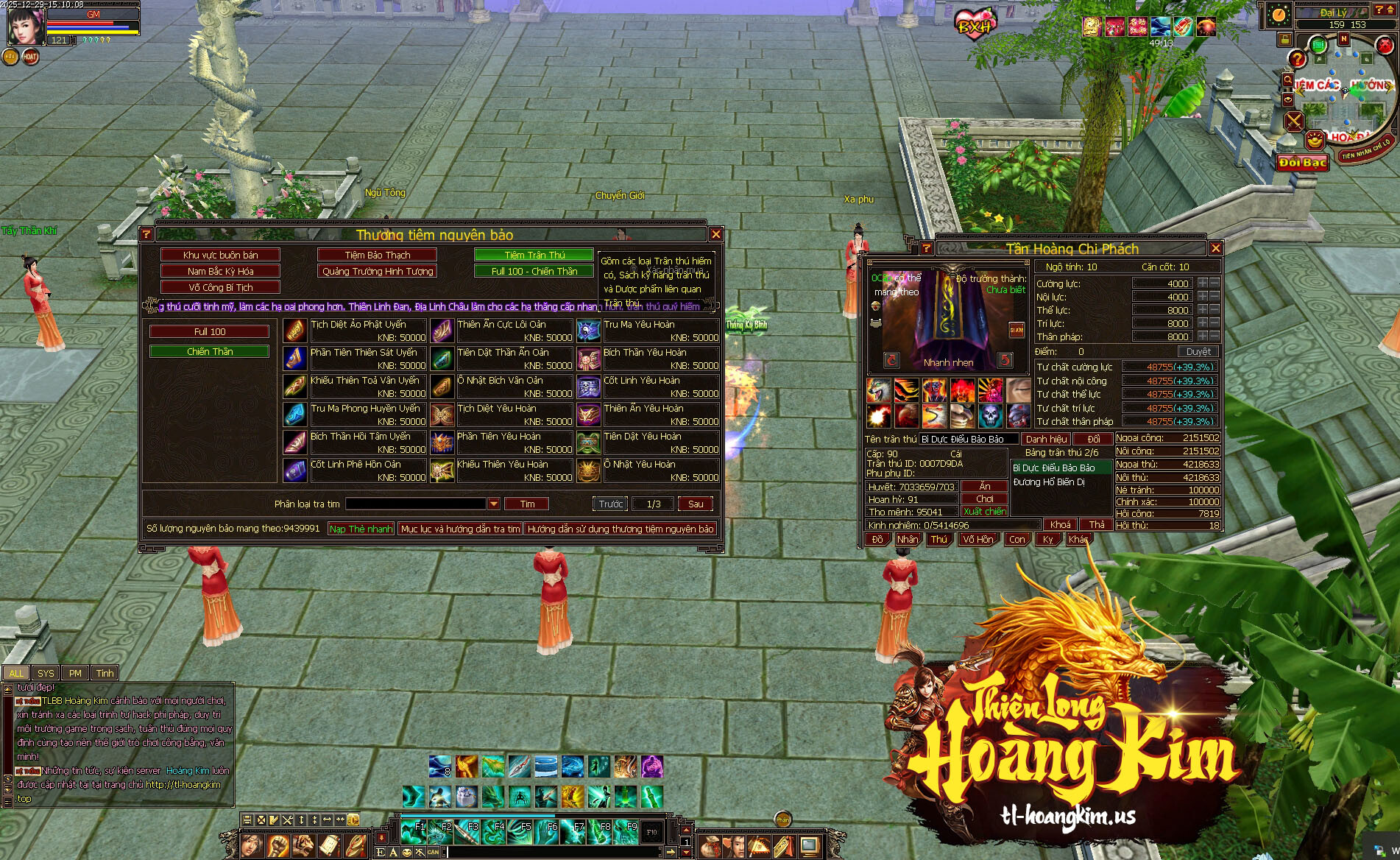Choose the Full 100 sub-category
Screen dimensions: 1400x860
(209, 332)
